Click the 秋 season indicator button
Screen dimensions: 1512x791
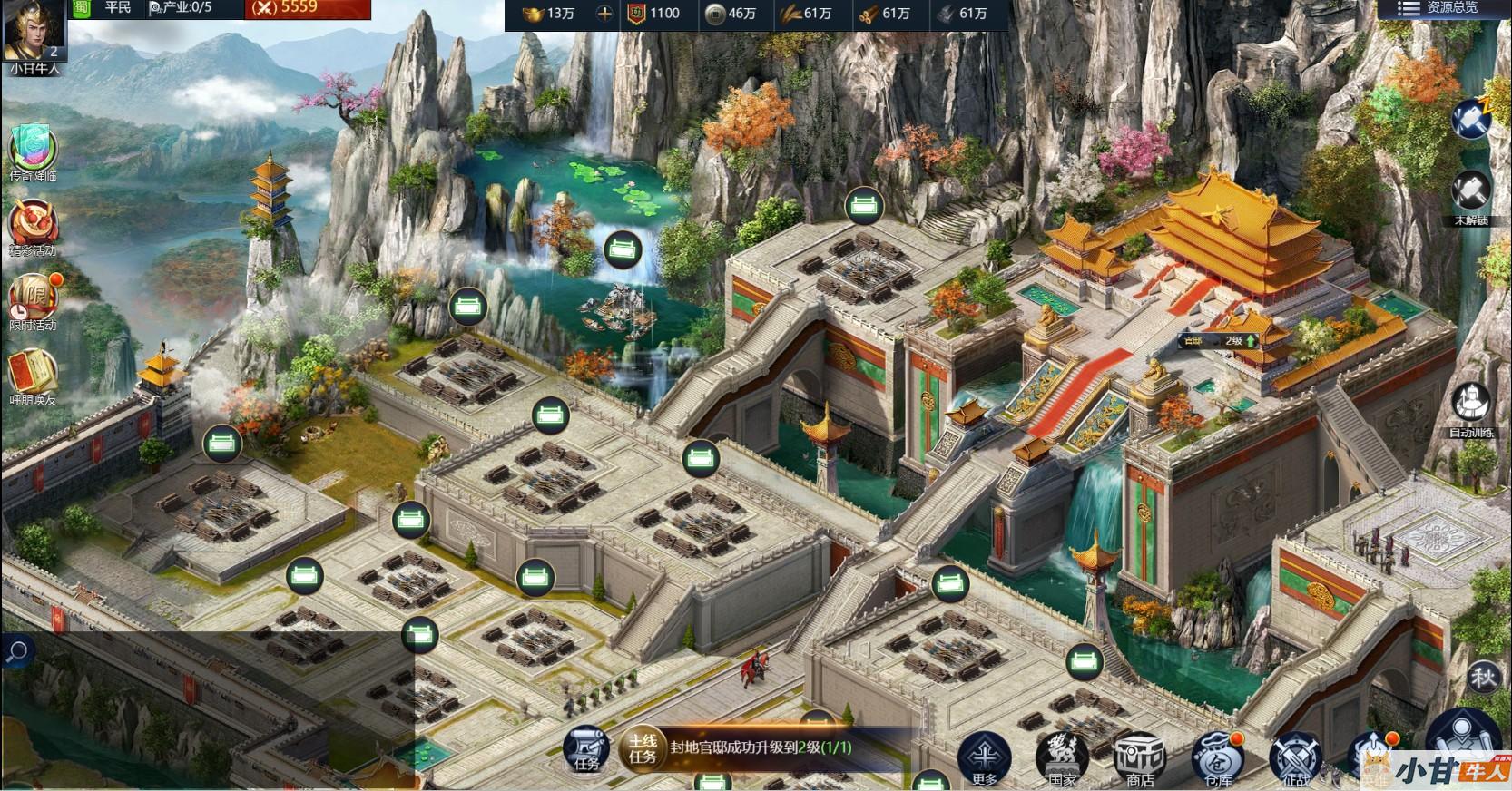1483,677
